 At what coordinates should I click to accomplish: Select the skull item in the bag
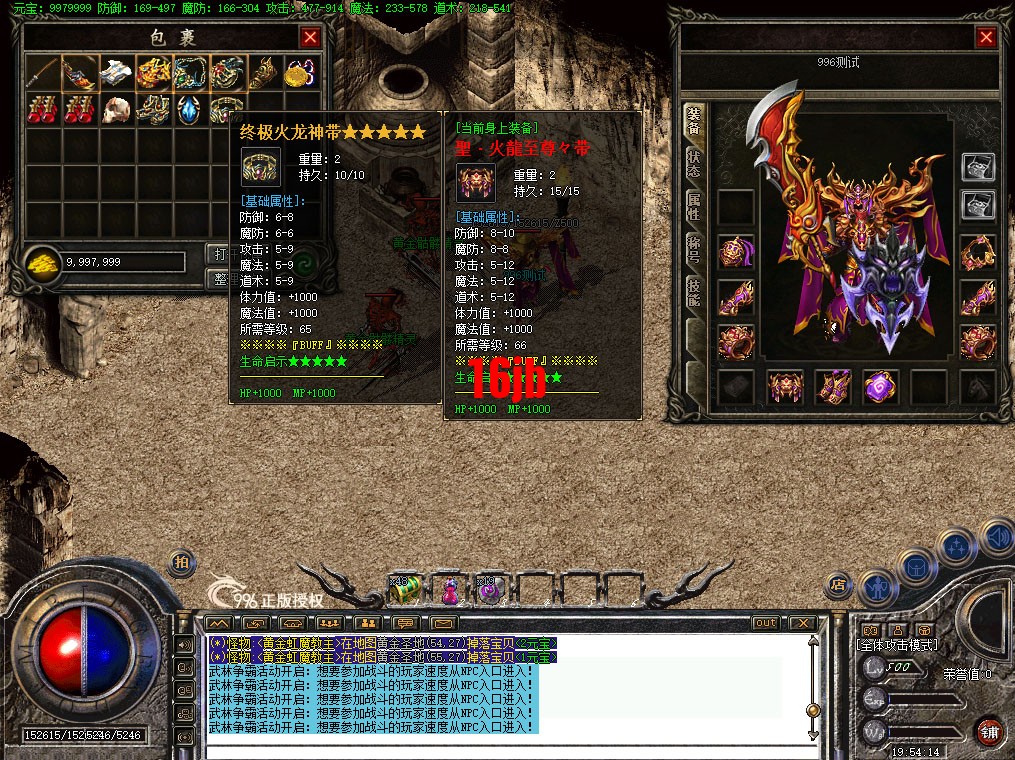pos(115,109)
